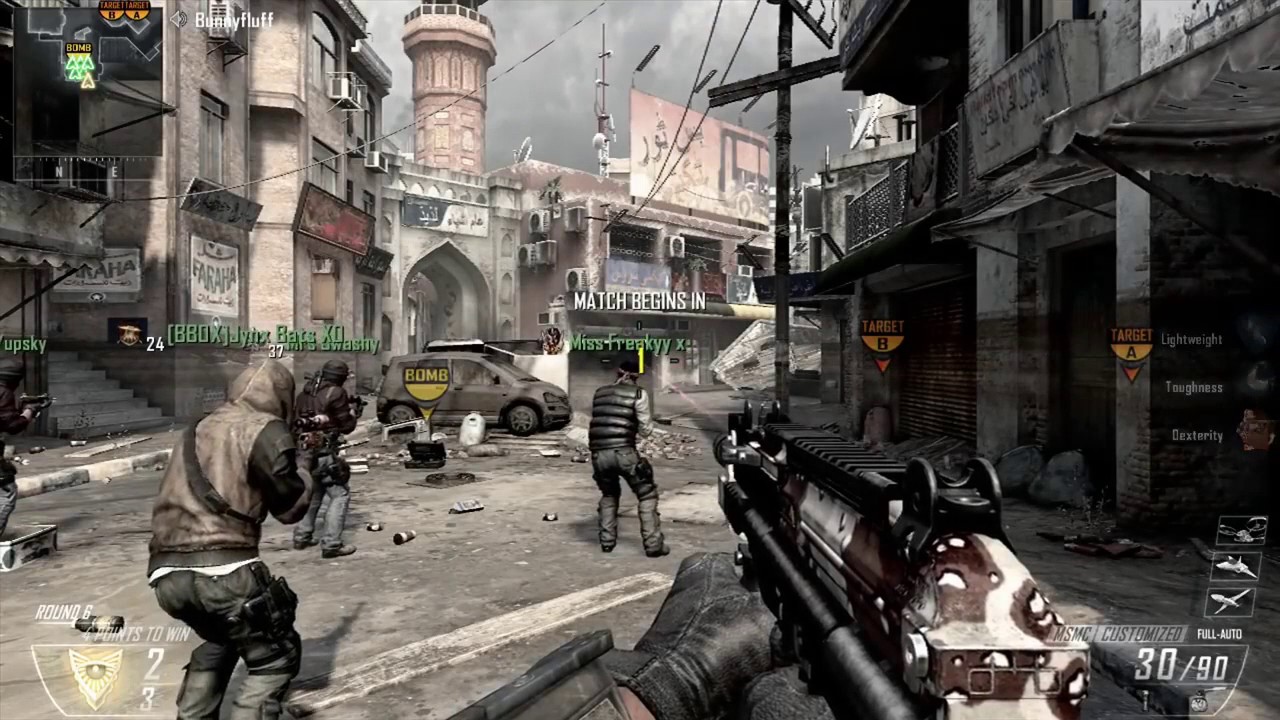This screenshot has width=1280, height=720.
Task: Click the Toughness perk label
Action: tap(1193, 388)
